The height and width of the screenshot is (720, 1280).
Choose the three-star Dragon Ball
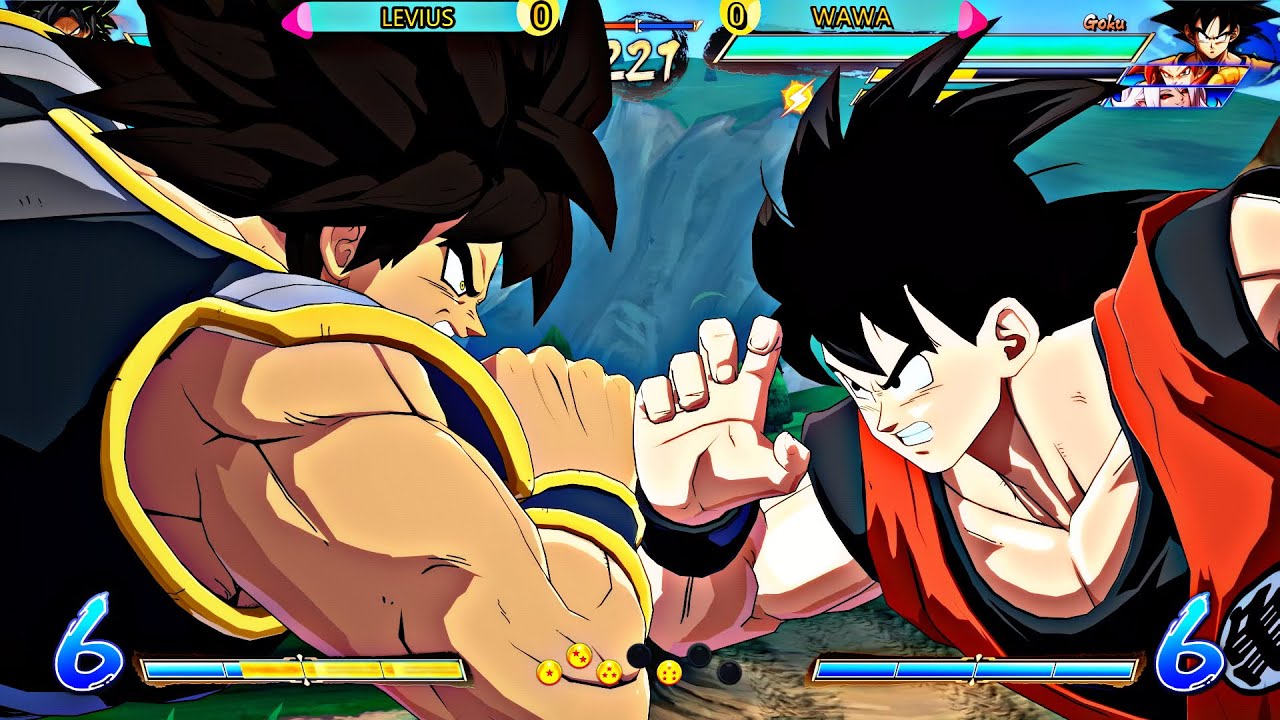[x=609, y=673]
